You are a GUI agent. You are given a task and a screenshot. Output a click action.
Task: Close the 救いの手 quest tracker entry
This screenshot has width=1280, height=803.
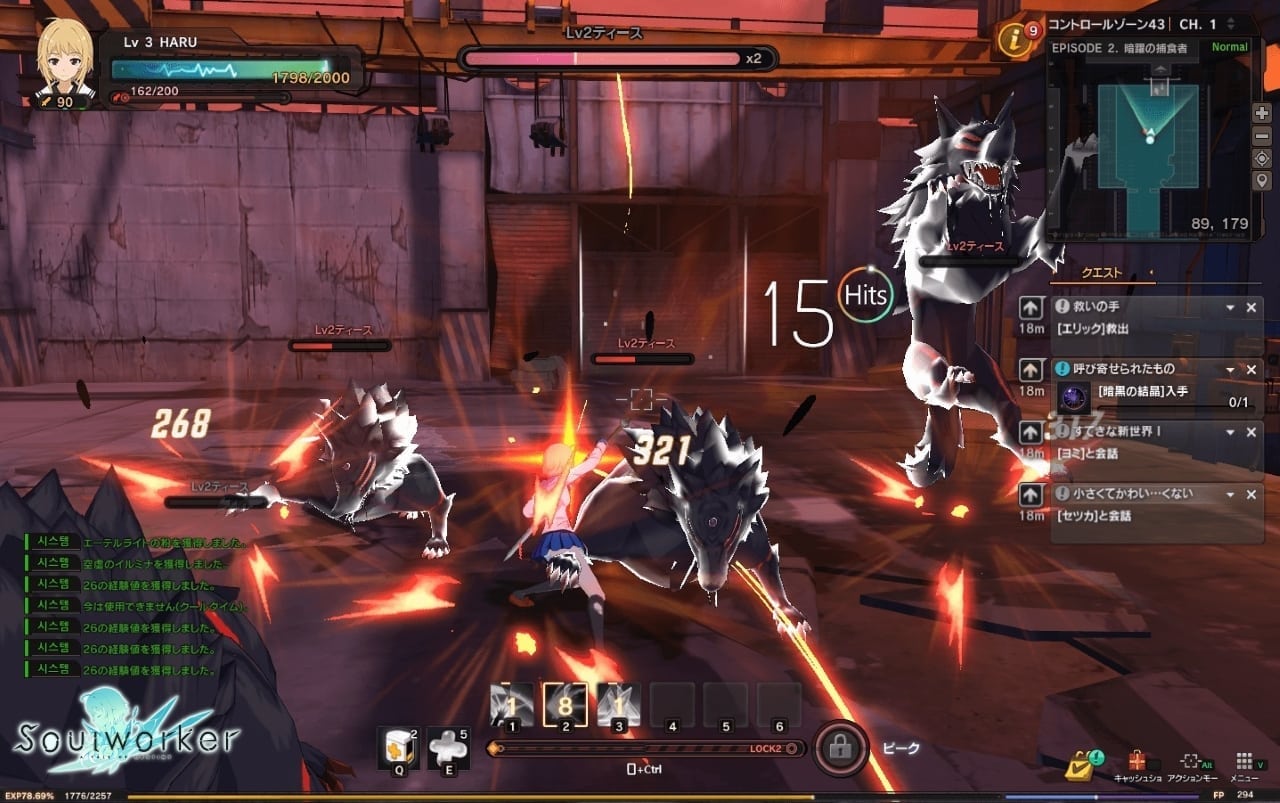(x=1251, y=308)
